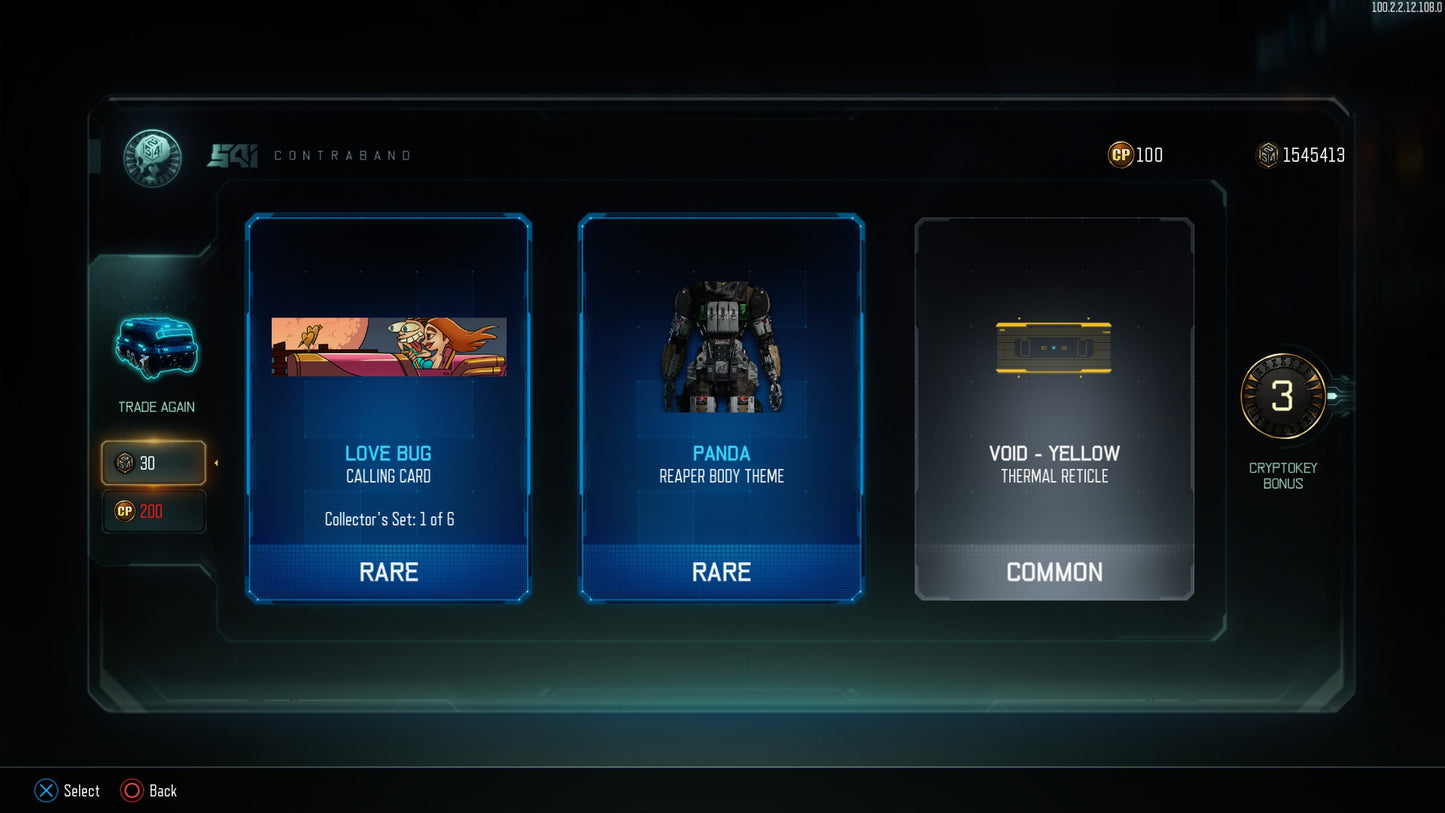The image size is (1445, 813).
Task: Click the yellow Void reticle color preview
Action: (1054, 347)
